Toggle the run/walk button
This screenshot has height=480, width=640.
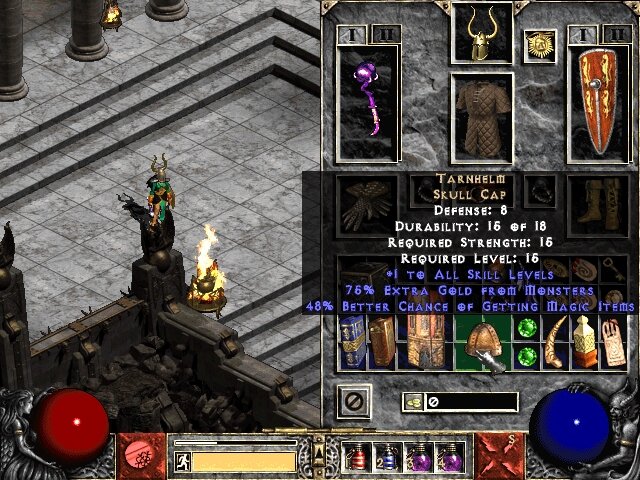click(x=183, y=461)
